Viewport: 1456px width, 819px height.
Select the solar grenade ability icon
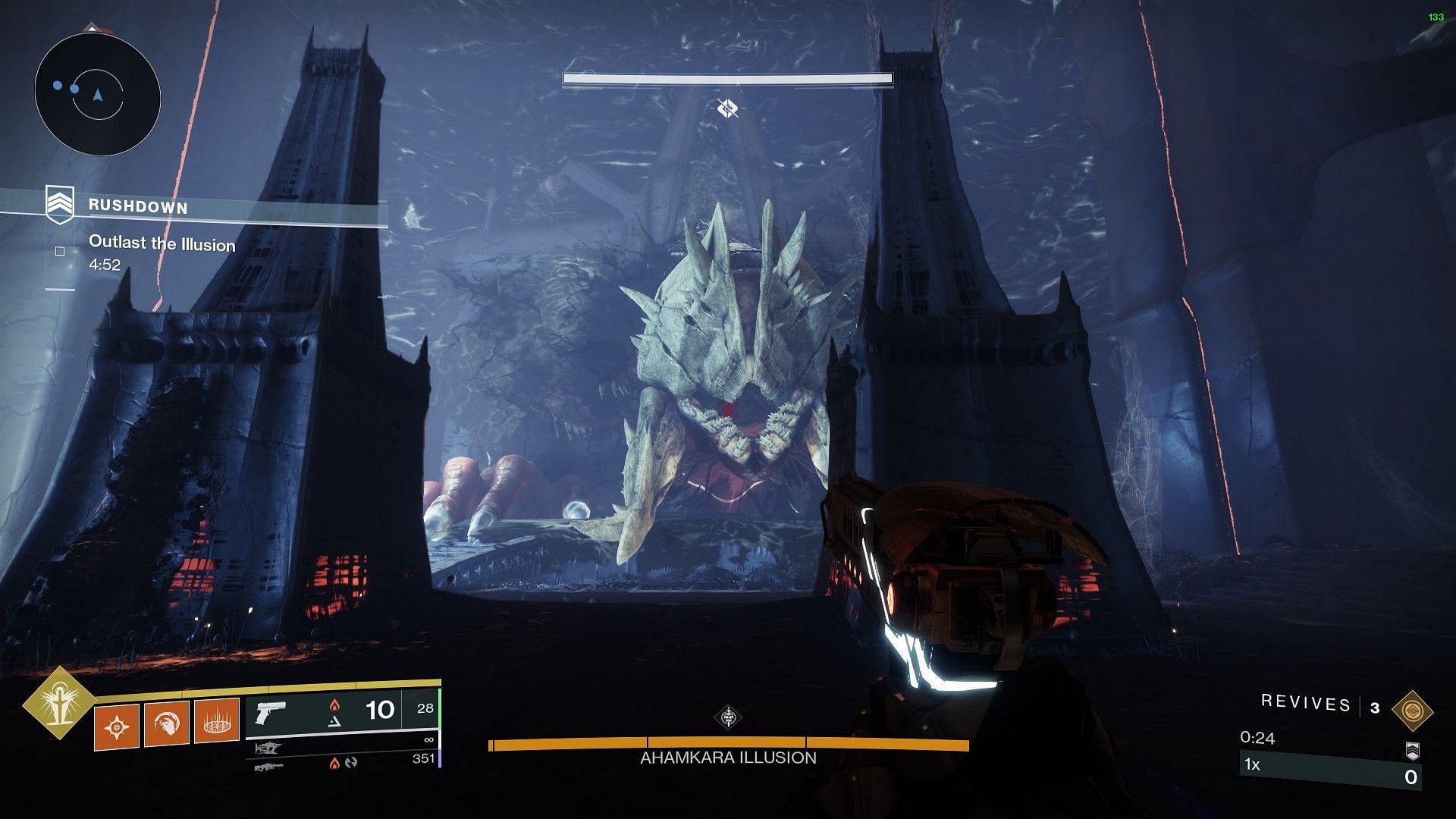(117, 727)
